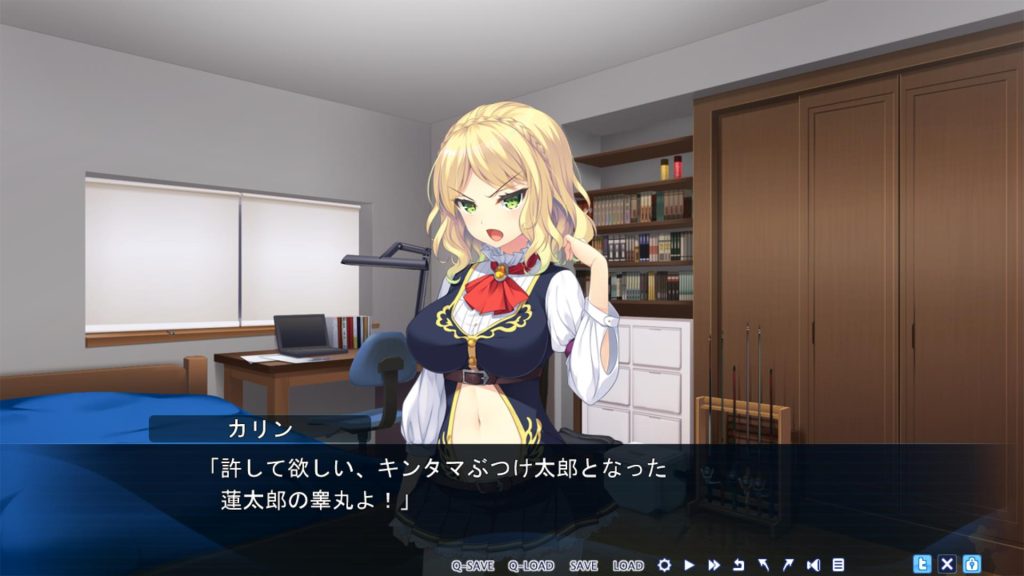Open the LOAD menu
This screenshot has width=1024, height=576.
[x=628, y=565]
